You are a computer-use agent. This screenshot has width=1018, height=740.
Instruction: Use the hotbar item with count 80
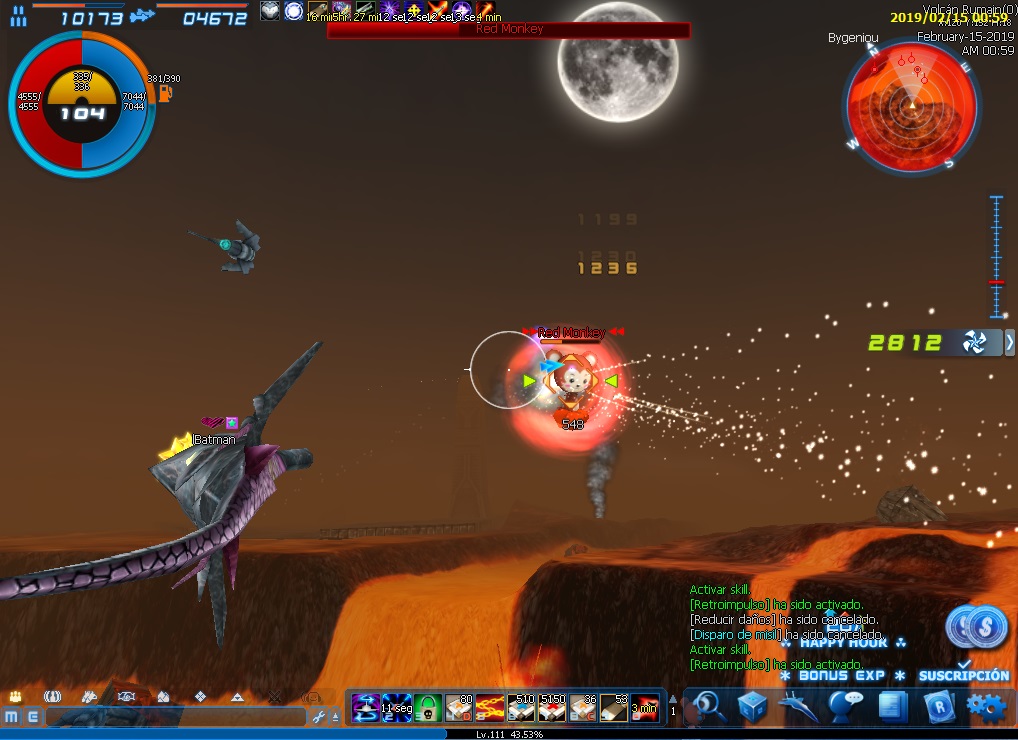[459, 708]
